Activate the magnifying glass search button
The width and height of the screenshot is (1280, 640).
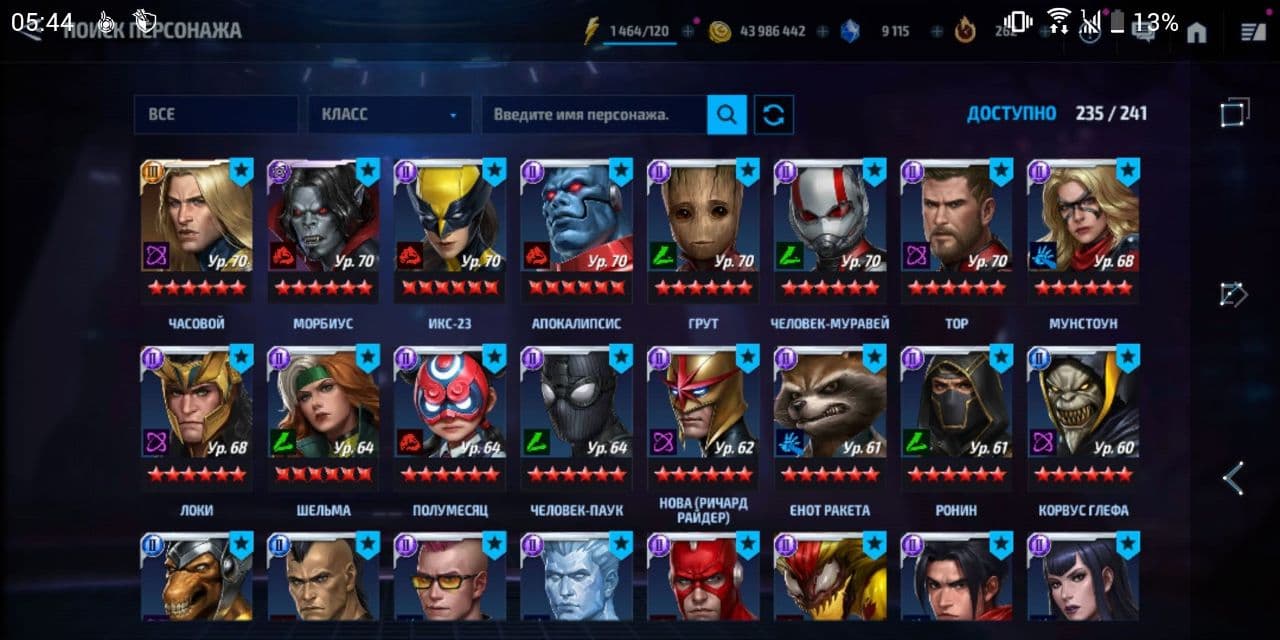pyautogui.click(x=727, y=115)
